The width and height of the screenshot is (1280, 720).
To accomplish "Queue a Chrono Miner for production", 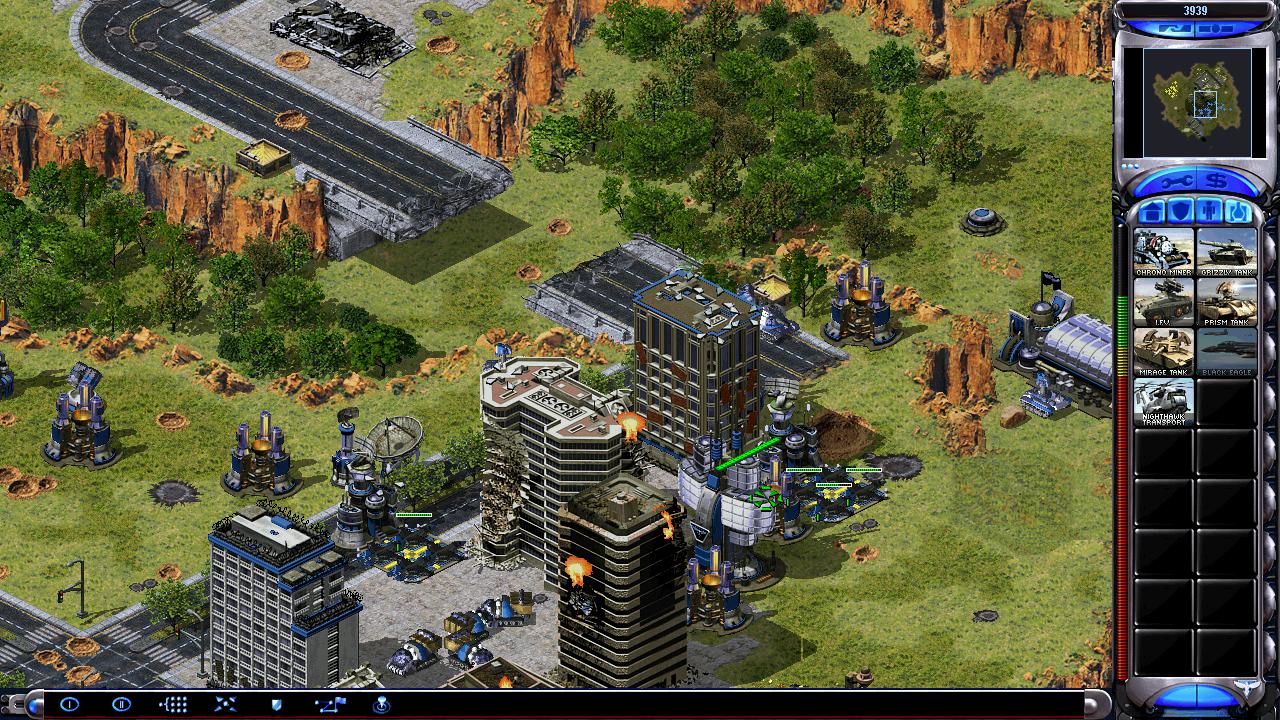I will [x=1163, y=252].
